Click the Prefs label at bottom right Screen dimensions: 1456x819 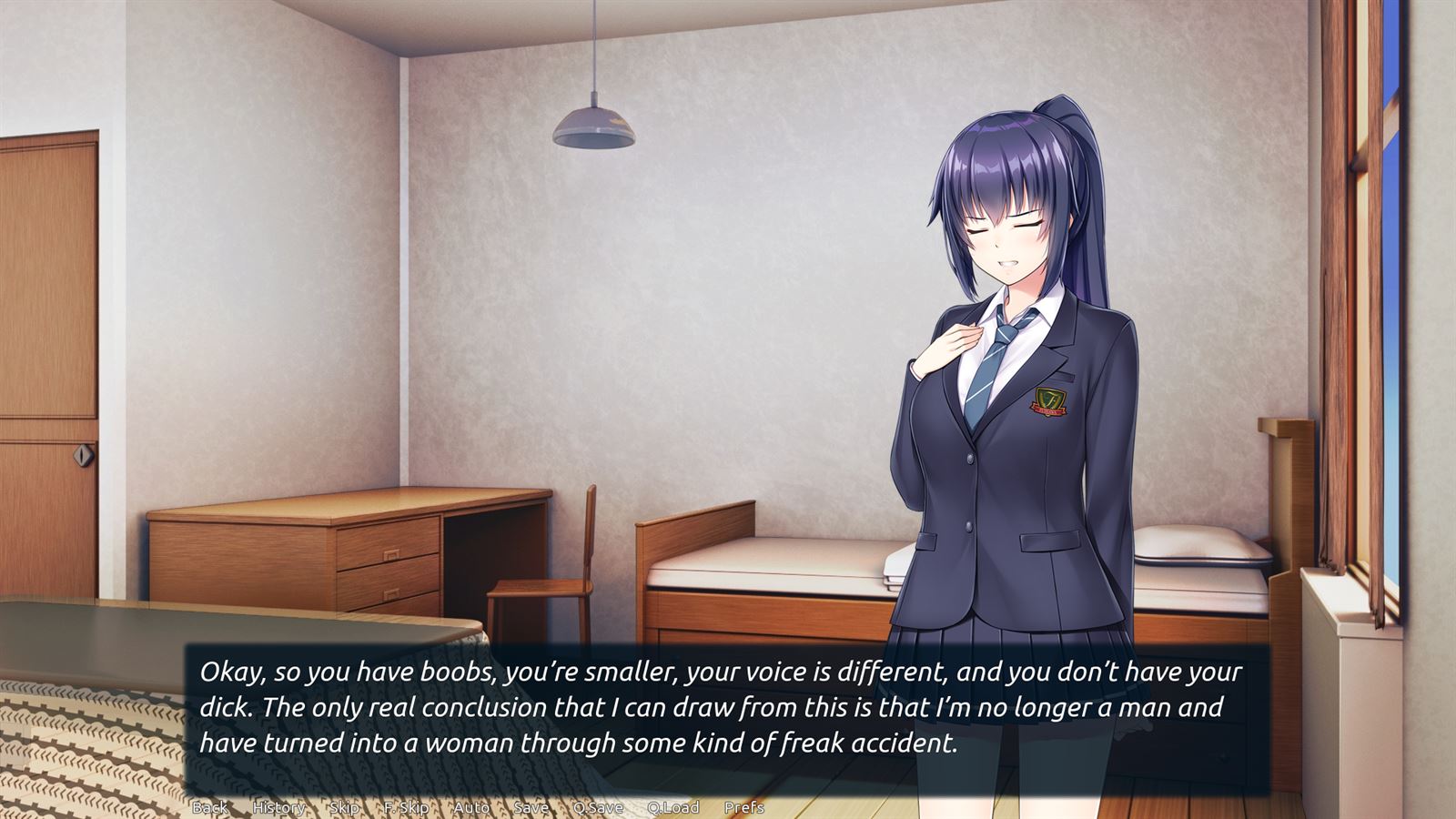pyautogui.click(x=744, y=807)
